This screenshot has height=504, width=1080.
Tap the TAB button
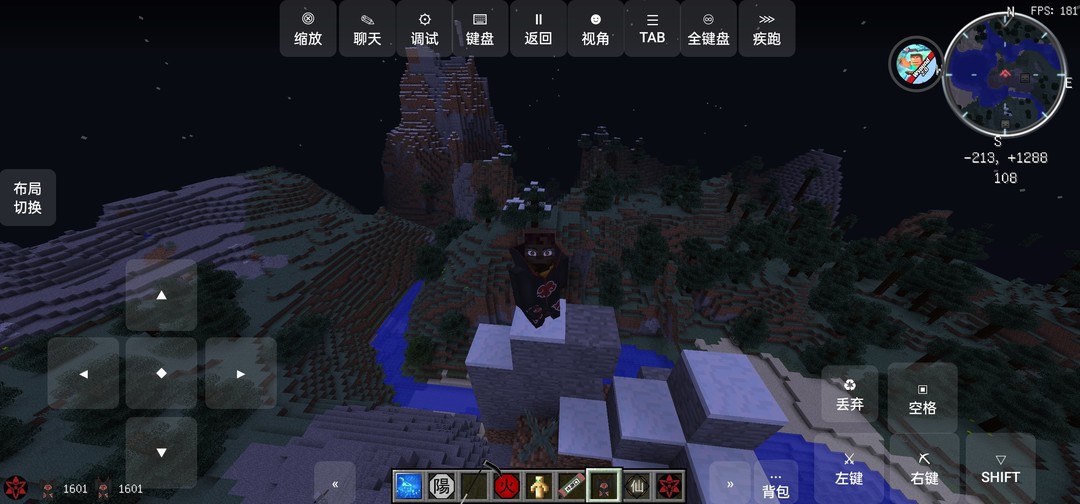[x=652, y=28]
